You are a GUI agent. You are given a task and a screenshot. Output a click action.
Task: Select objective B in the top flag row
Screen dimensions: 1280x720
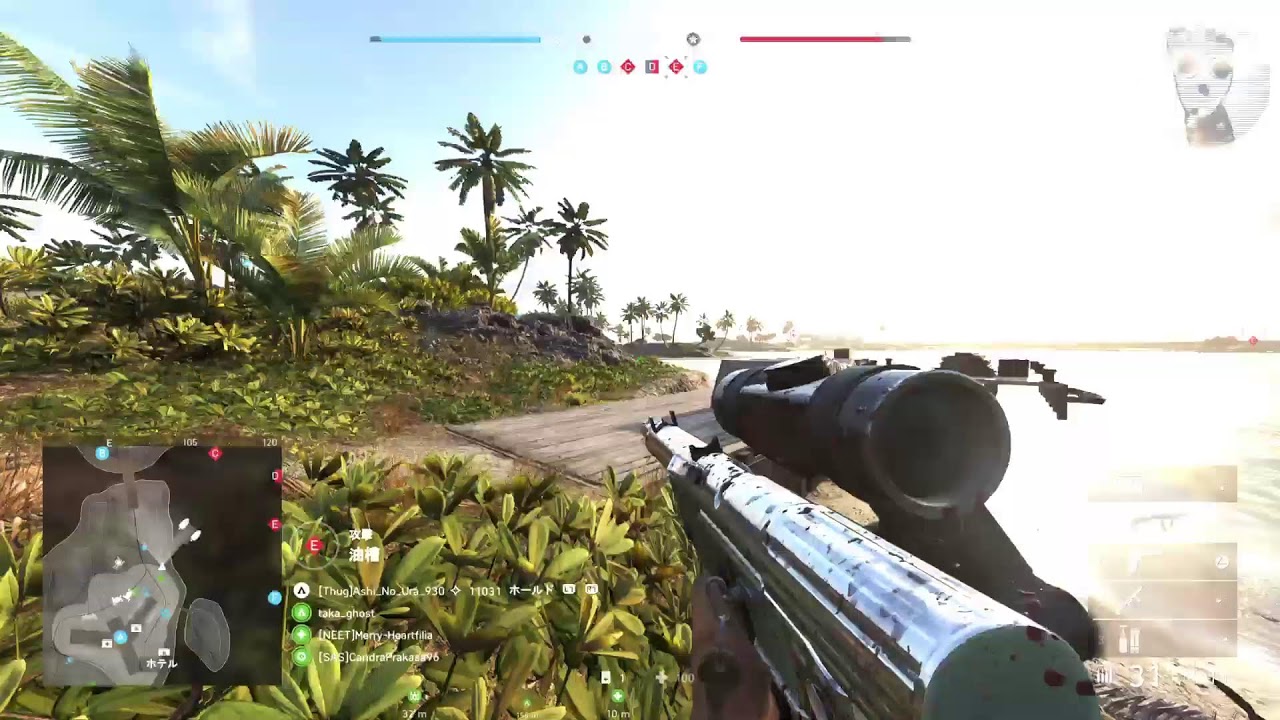[604, 67]
